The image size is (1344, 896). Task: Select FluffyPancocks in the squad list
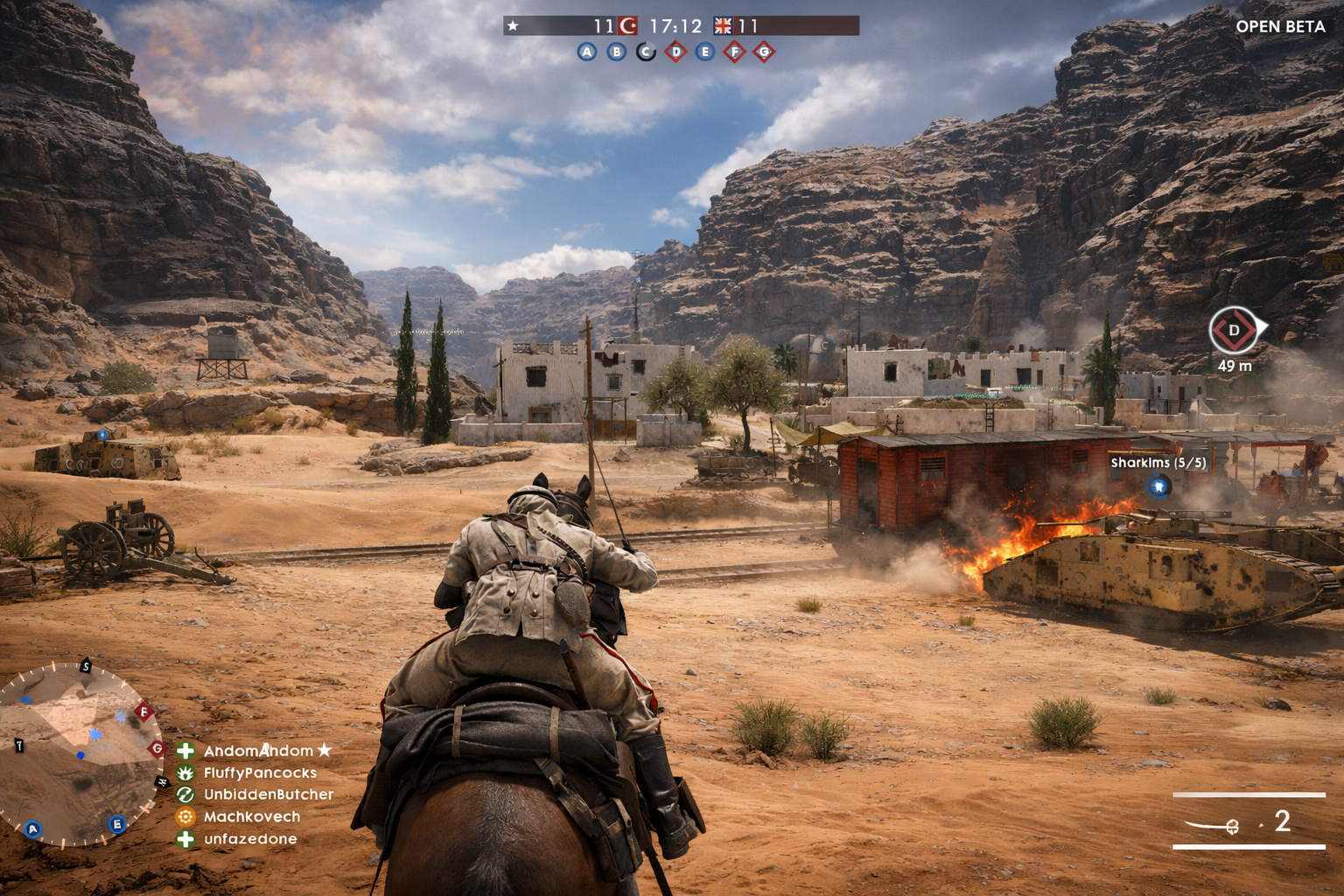(x=260, y=773)
